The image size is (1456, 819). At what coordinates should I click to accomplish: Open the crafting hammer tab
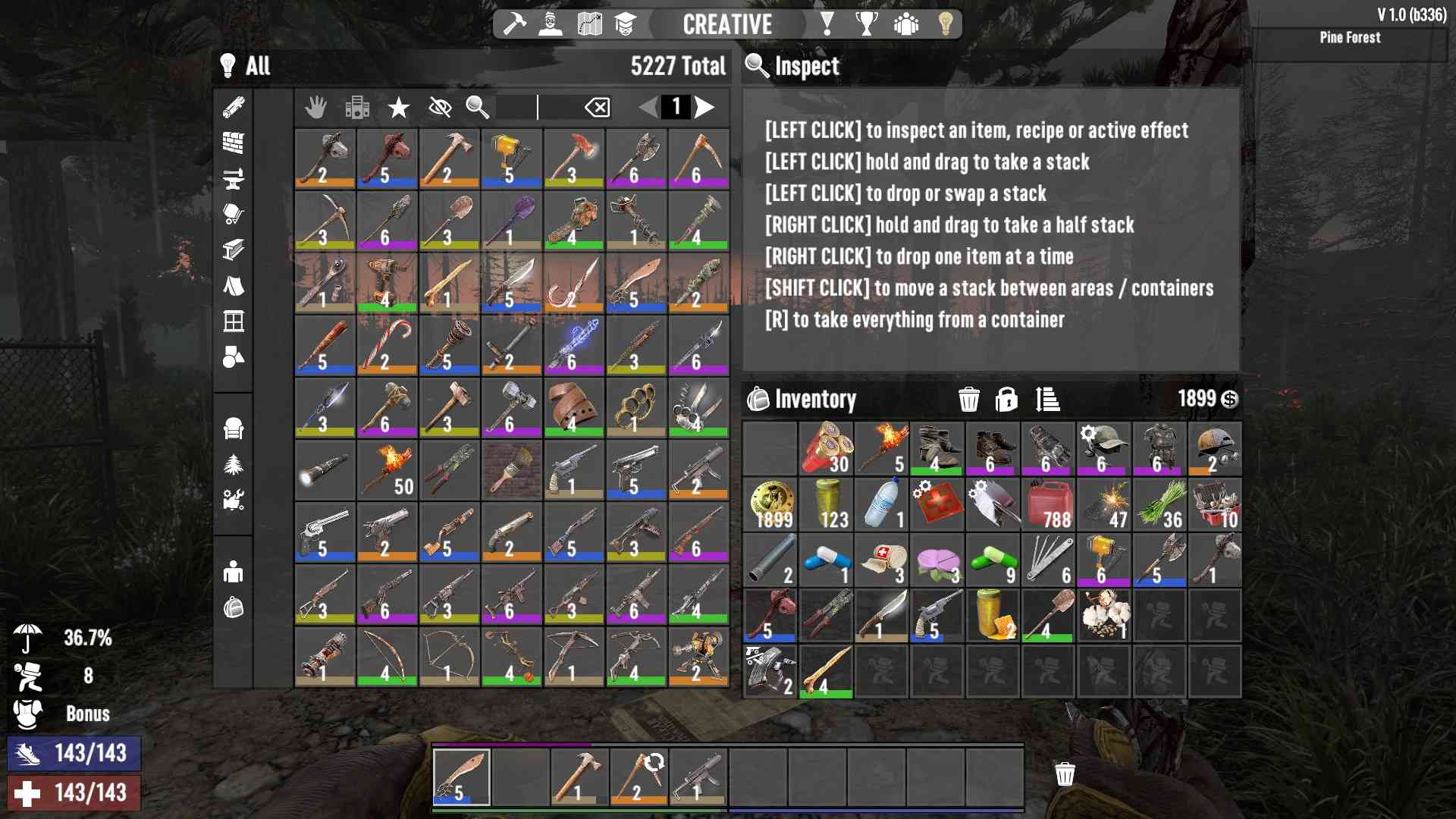point(514,24)
